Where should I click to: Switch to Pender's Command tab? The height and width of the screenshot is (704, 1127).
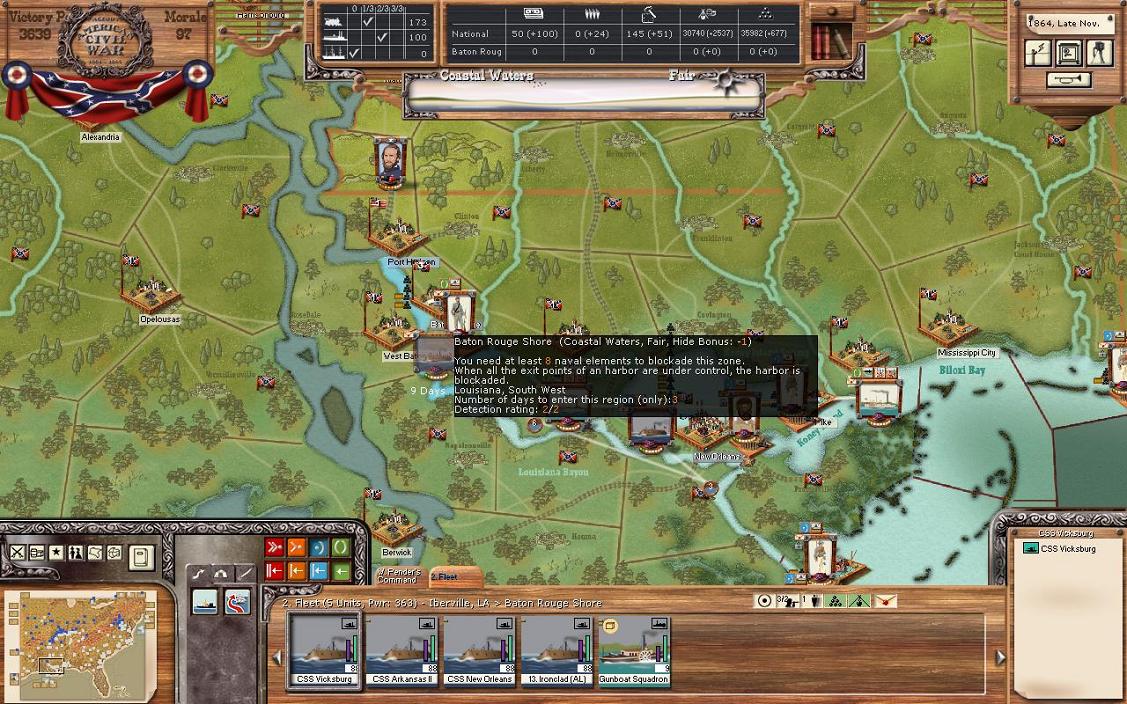click(x=397, y=577)
